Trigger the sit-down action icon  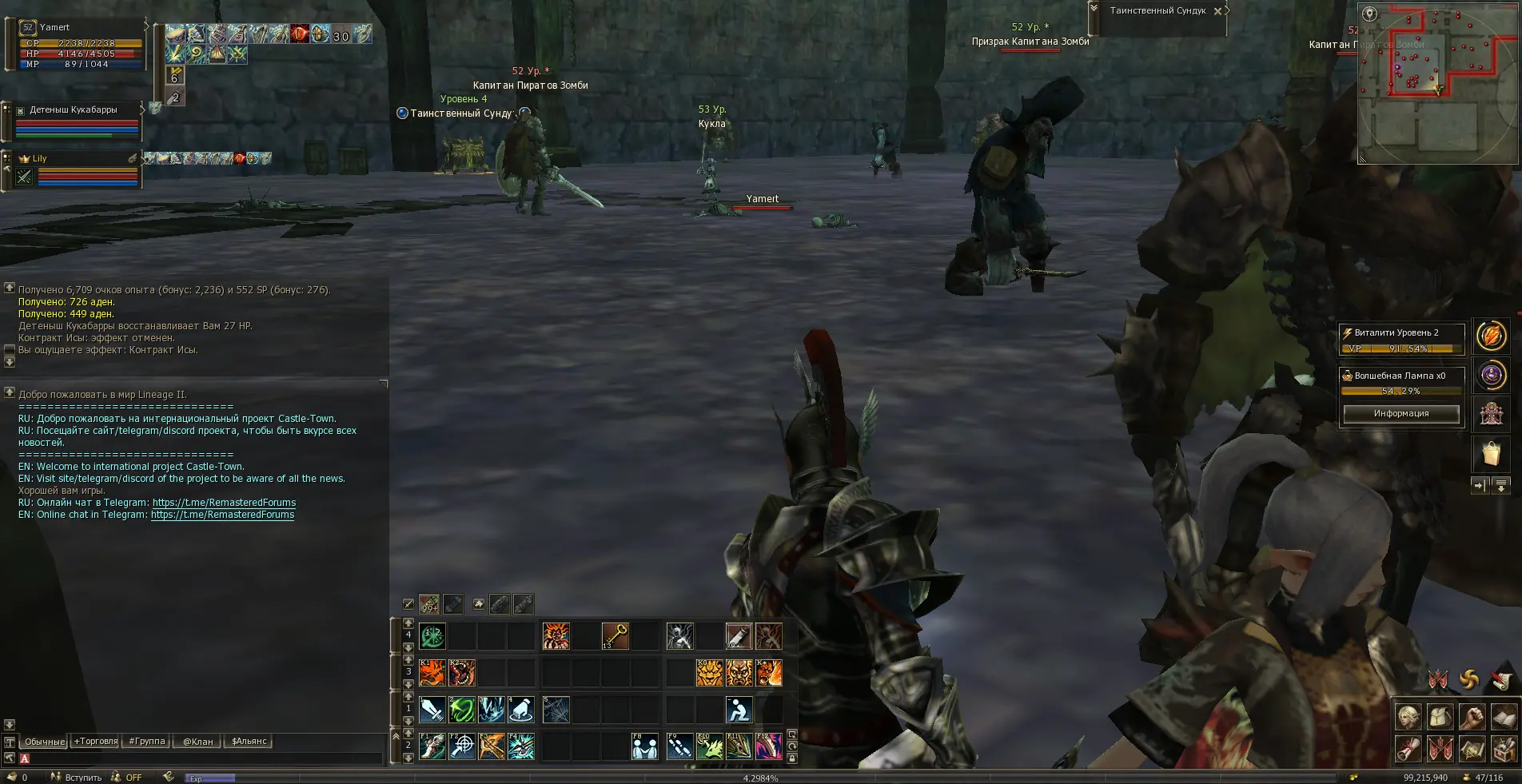[739, 709]
